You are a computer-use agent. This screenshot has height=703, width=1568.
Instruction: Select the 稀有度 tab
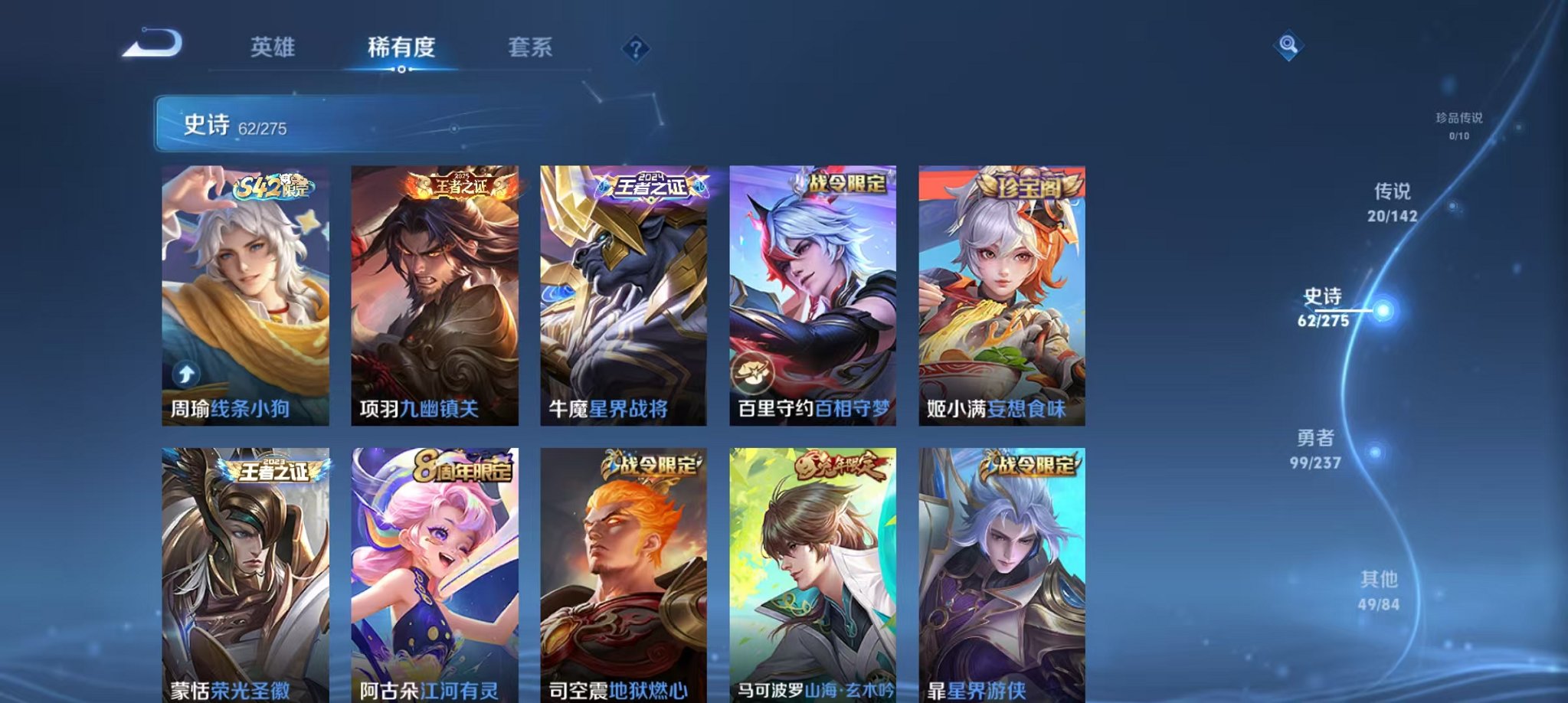(401, 47)
